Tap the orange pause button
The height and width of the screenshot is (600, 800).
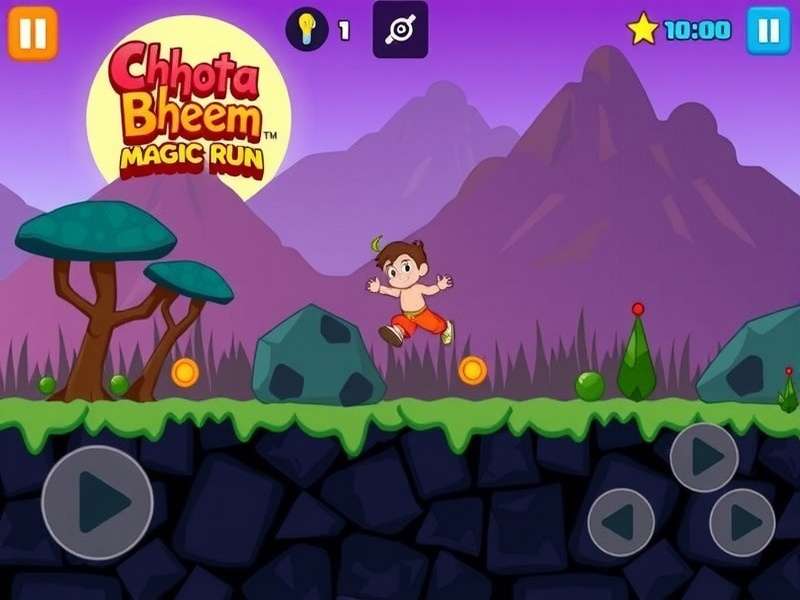[33, 33]
